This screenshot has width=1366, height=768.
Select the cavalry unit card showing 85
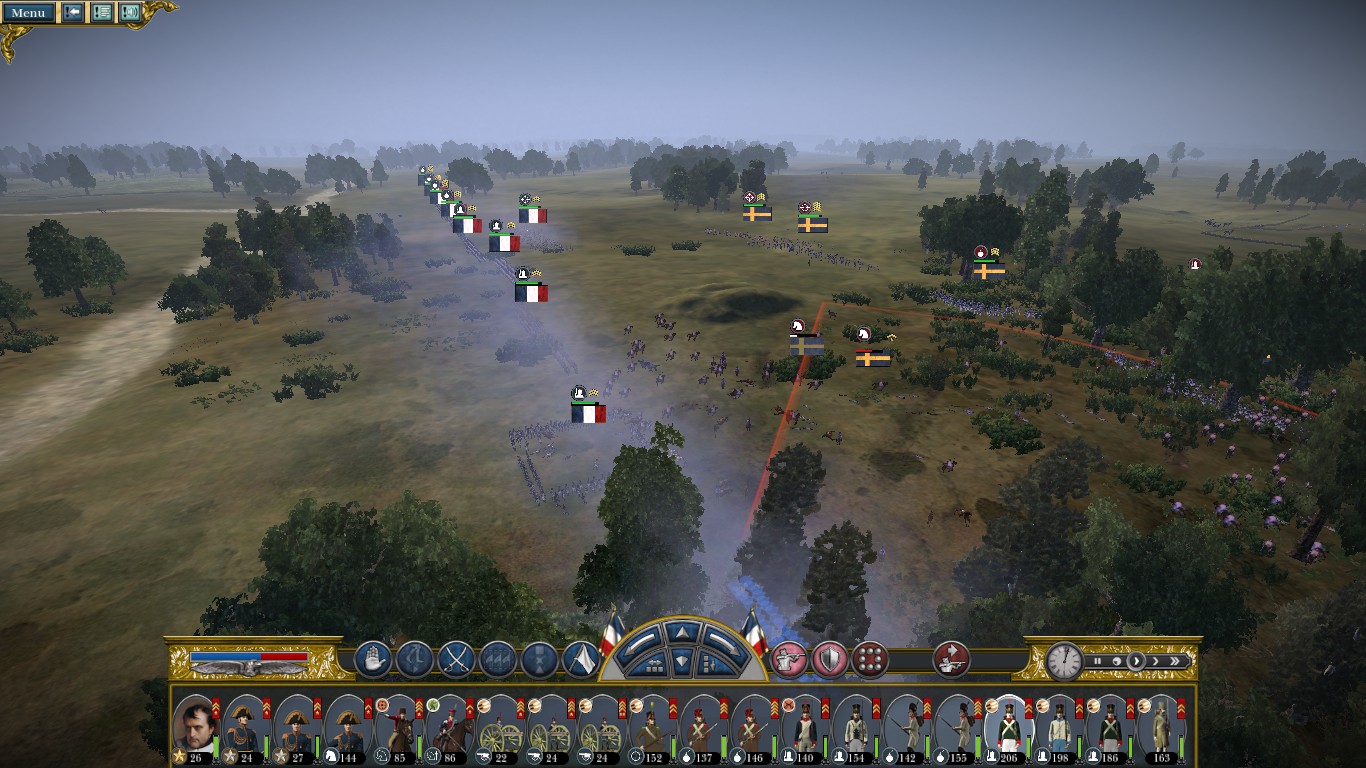pos(398,727)
